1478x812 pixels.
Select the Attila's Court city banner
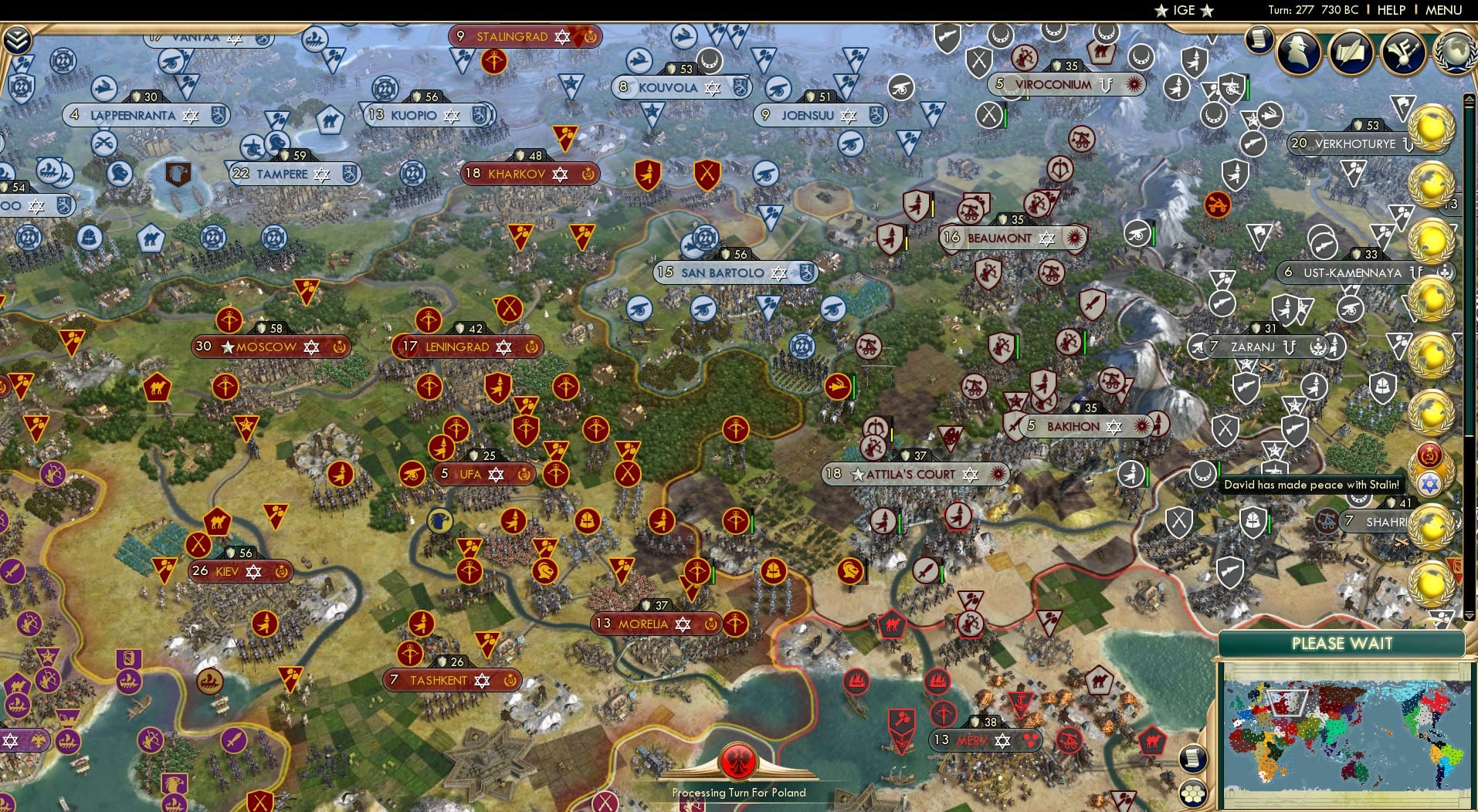(914, 475)
